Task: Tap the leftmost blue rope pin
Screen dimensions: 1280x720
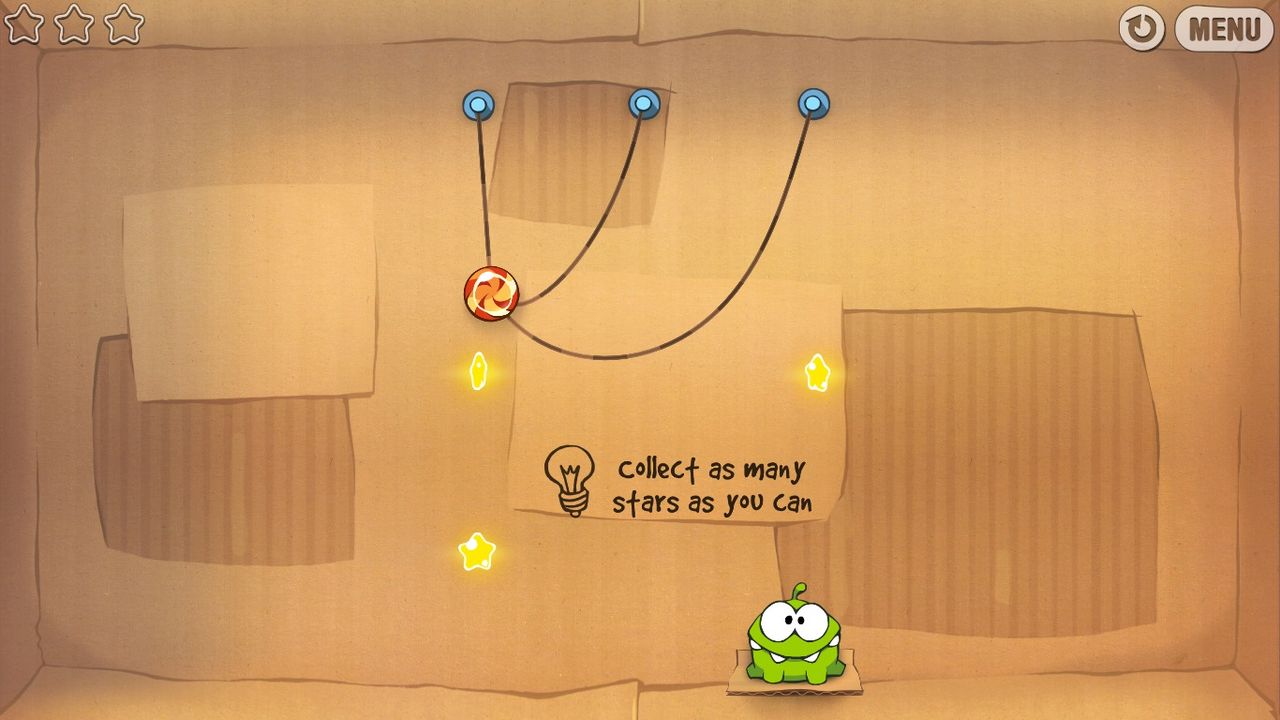Action: click(477, 104)
